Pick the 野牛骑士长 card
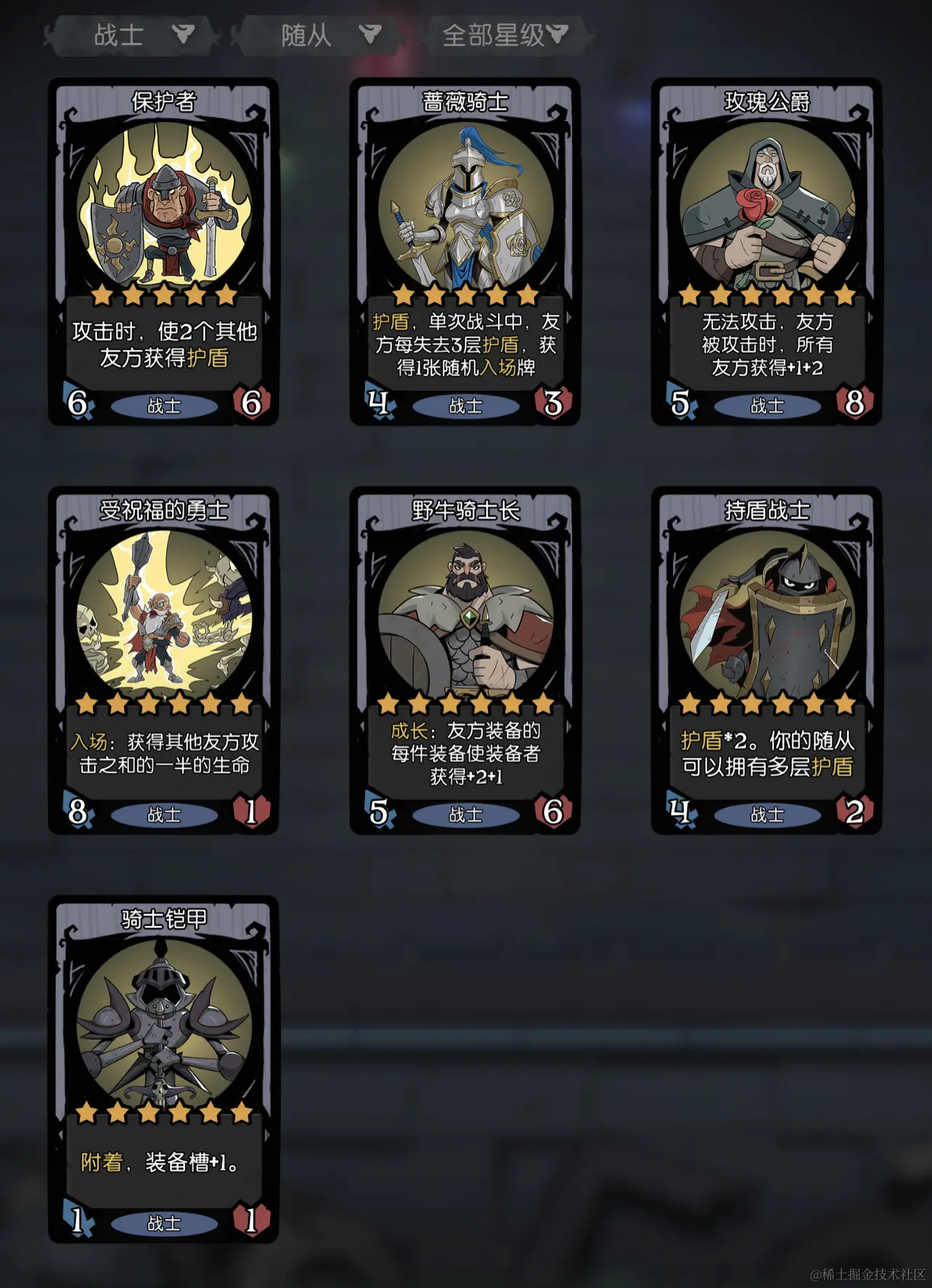This screenshot has height=1288, width=932. pos(465,660)
